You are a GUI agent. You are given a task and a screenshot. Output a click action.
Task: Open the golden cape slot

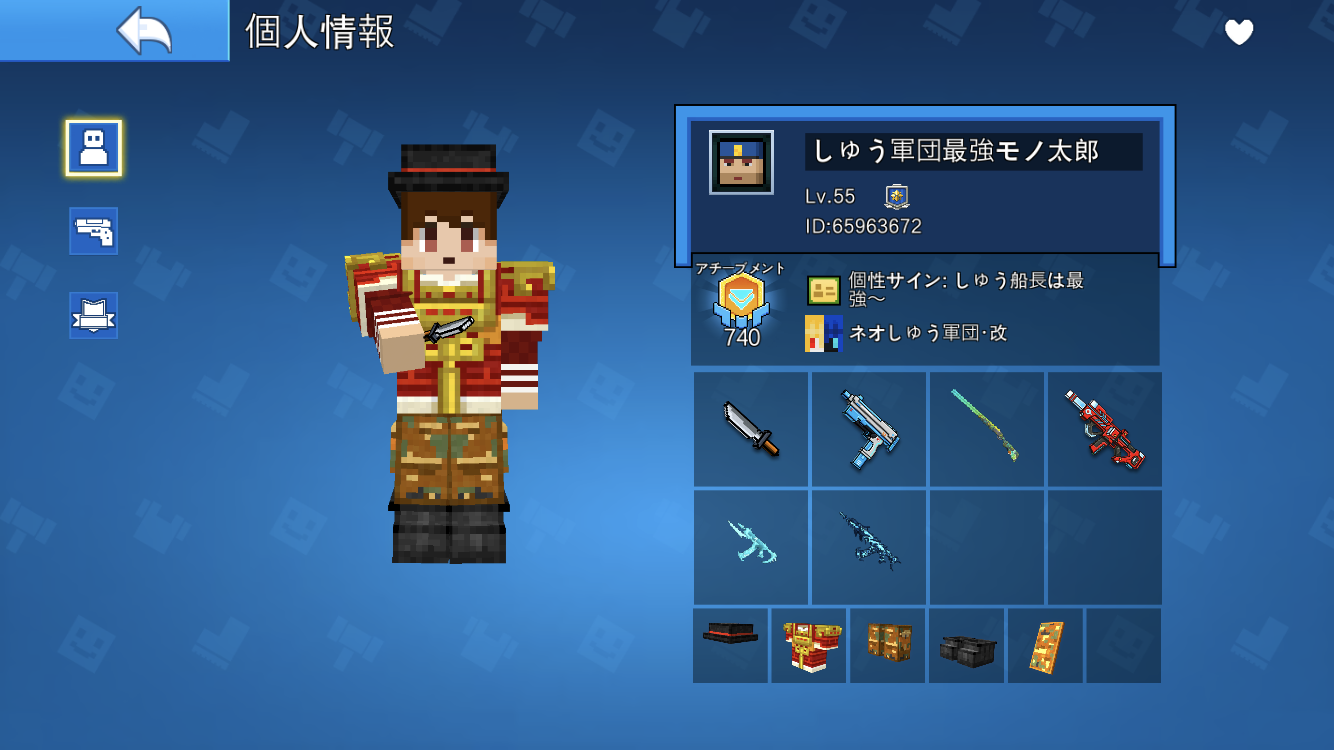[1045, 646]
